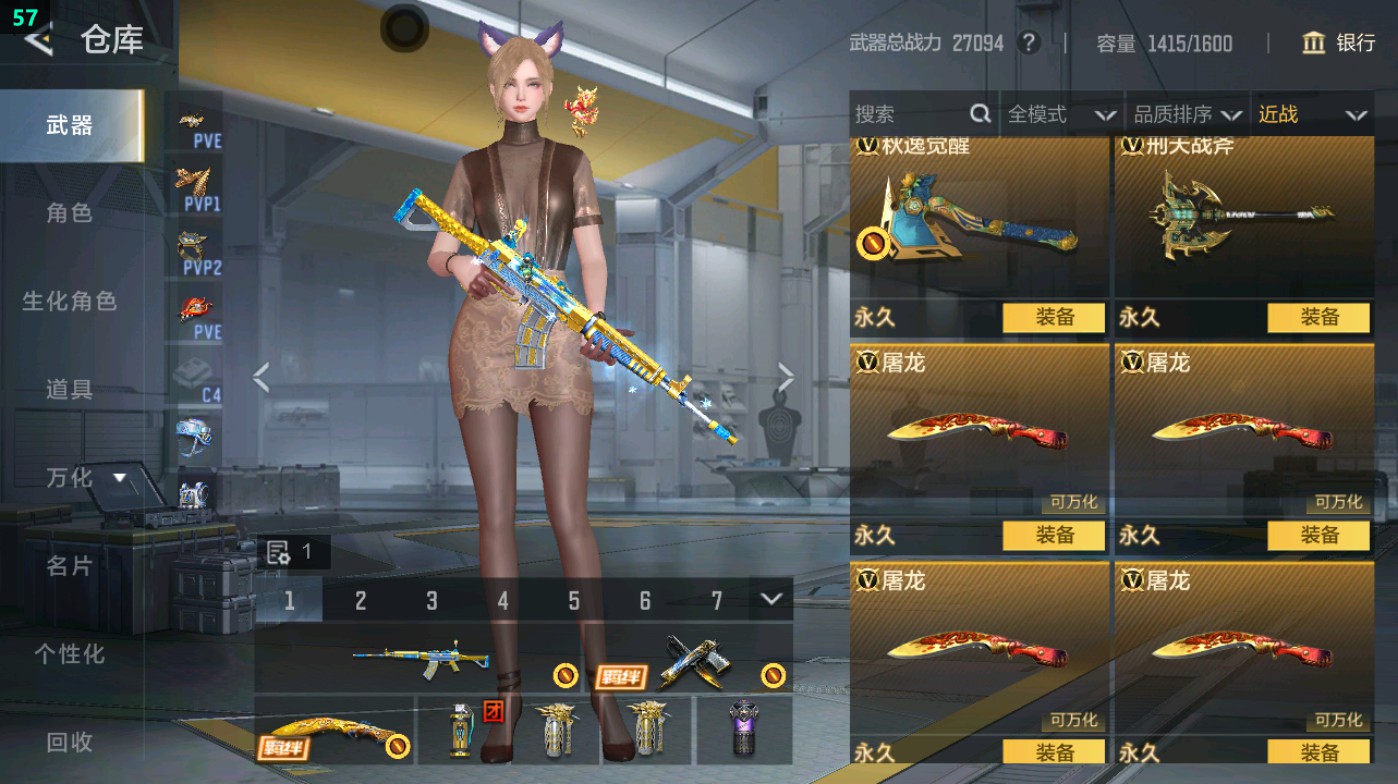The image size is (1398, 784).
Task: Open the 个性化 personalization tab
Action: click(72, 651)
